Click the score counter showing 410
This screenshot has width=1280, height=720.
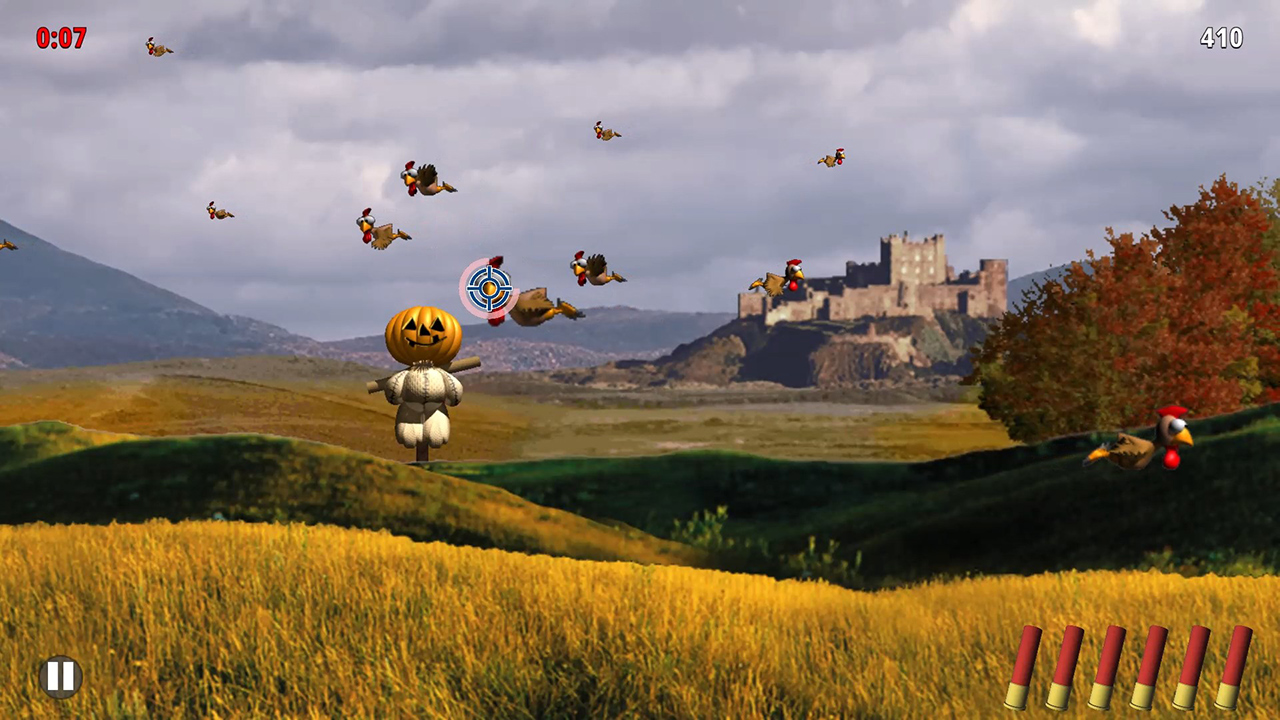coord(1222,39)
